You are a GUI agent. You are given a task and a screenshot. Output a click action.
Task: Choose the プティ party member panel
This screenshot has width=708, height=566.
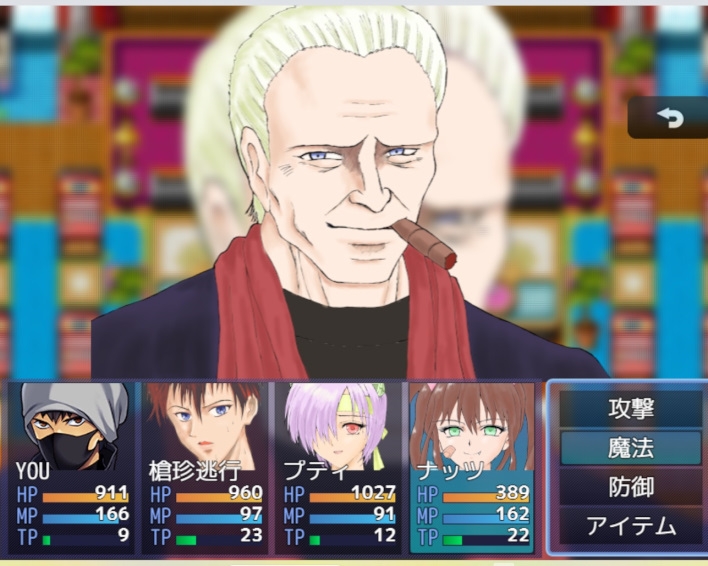coord(338,467)
